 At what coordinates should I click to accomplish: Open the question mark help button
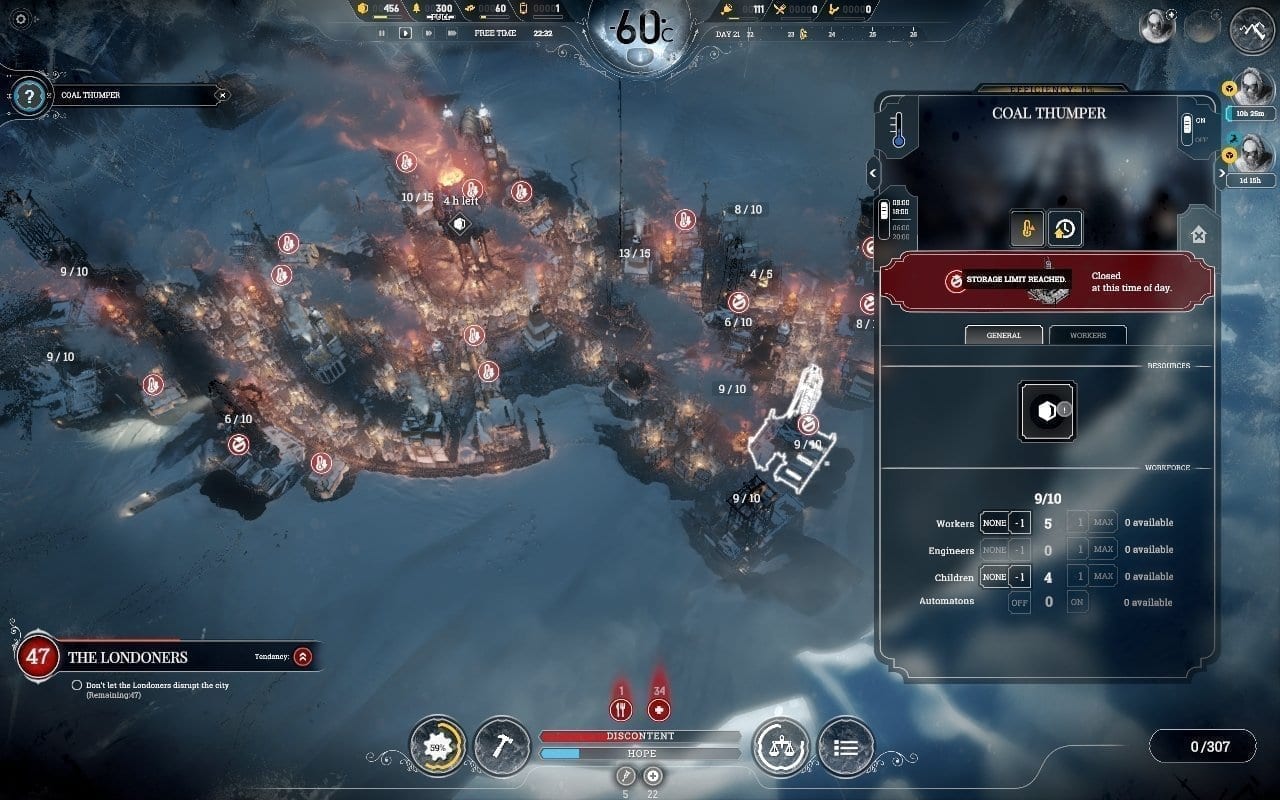tap(30, 96)
